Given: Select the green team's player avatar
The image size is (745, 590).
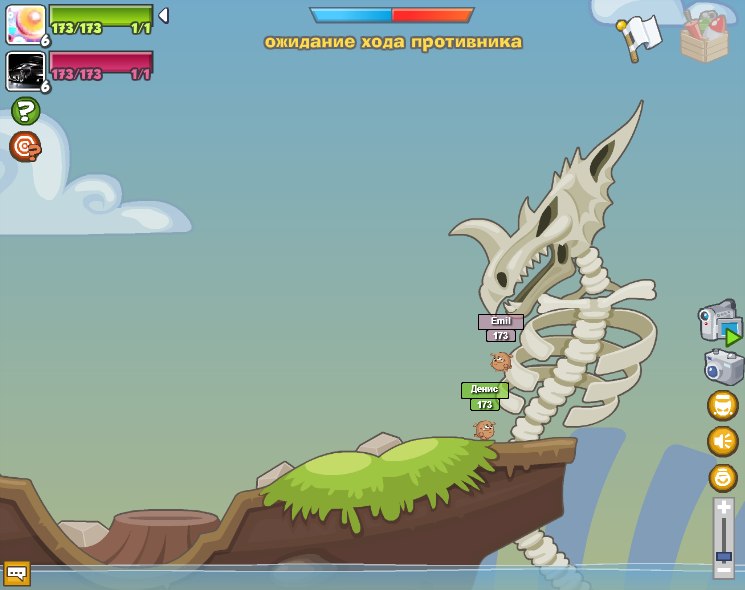Looking at the screenshot, I should [25, 24].
